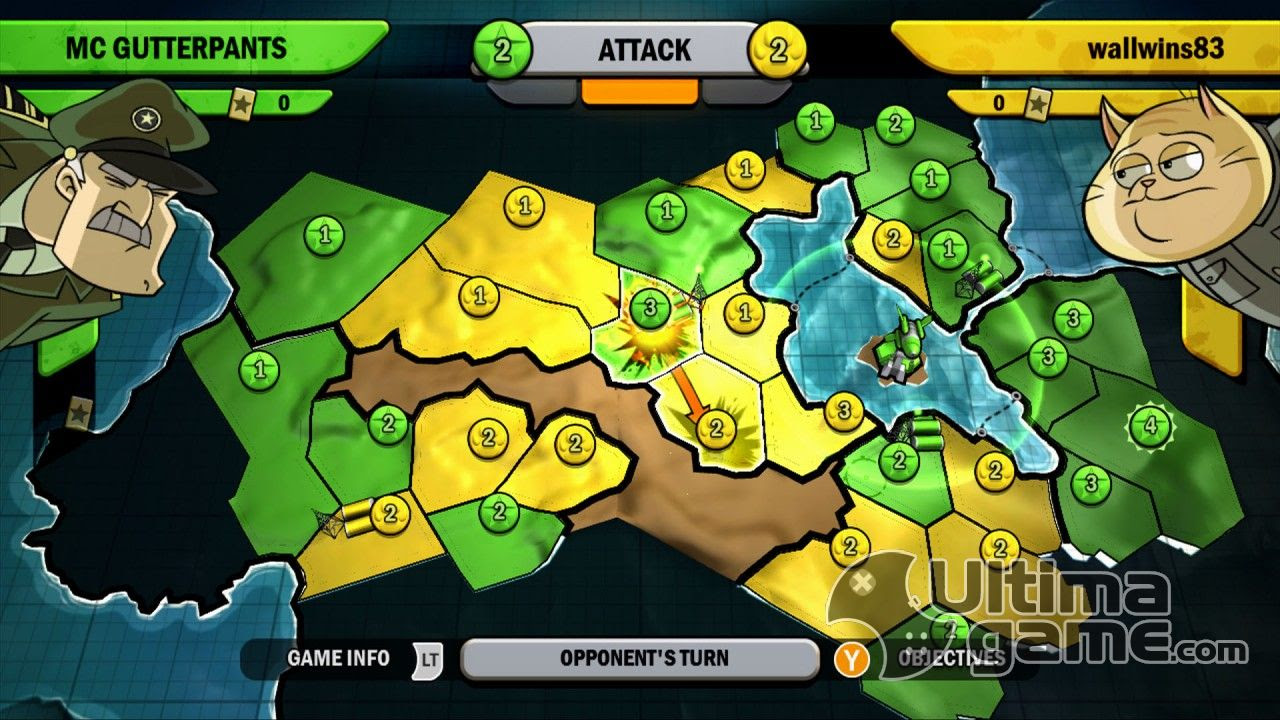The height and width of the screenshot is (720, 1280).
Task: Click the OPPONENT'S TURN status bar
Action: (640, 658)
